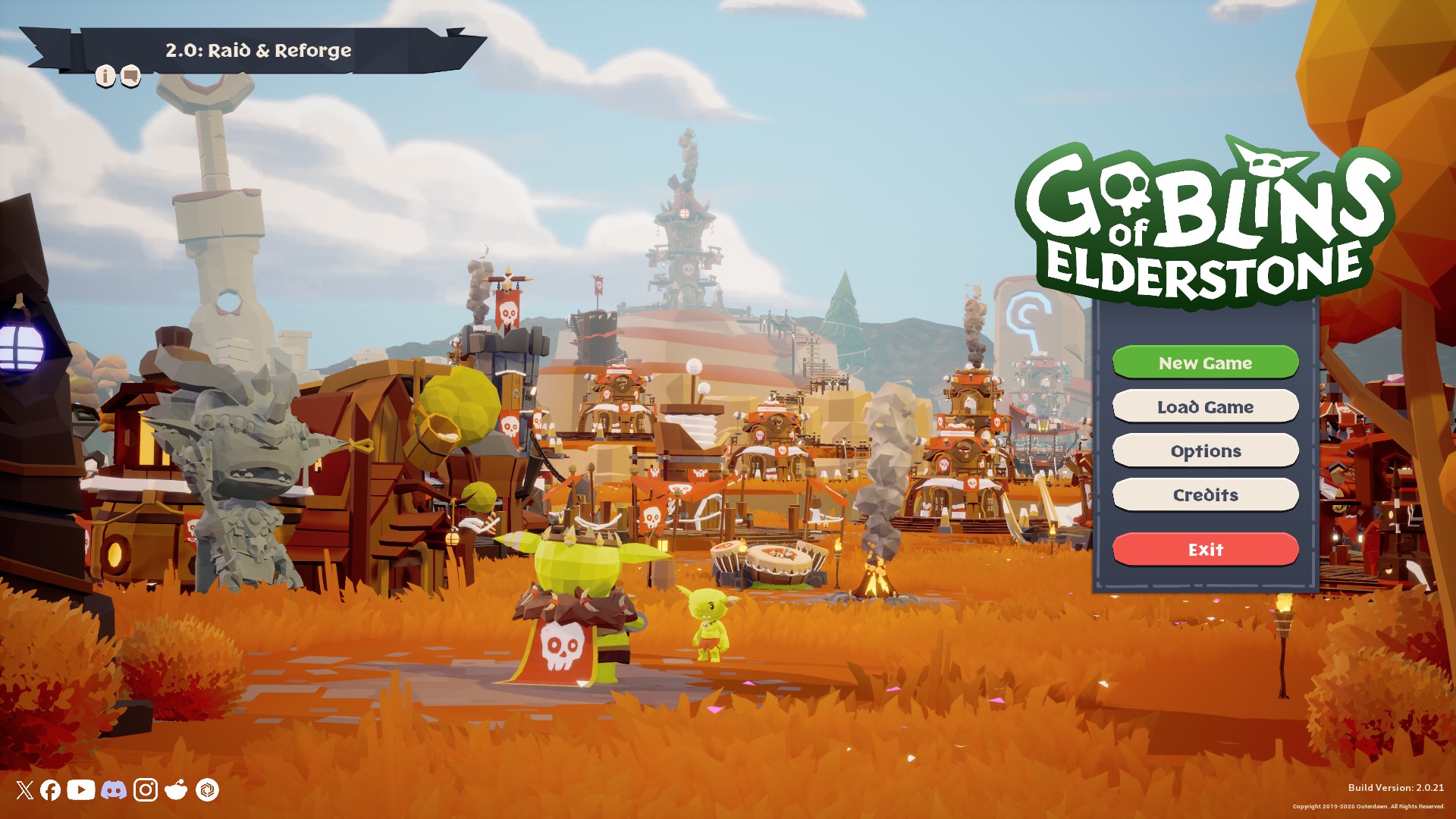Open the YouTube channel icon
Image resolution: width=1456 pixels, height=819 pixels.
(81, 790)
